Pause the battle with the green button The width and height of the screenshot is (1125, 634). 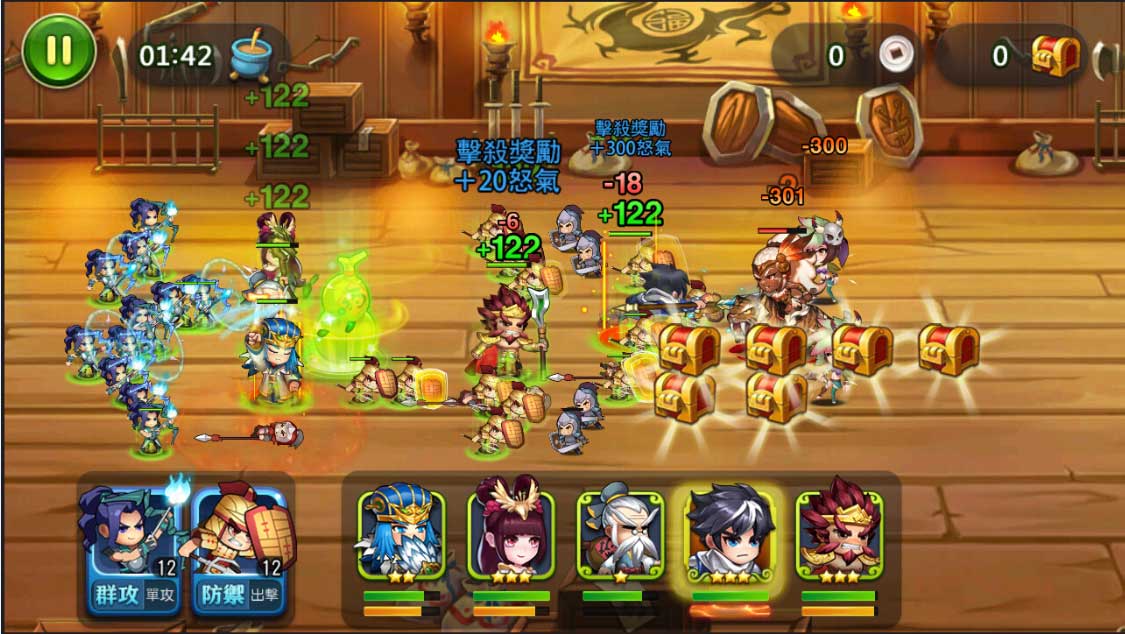pos(58,51)
